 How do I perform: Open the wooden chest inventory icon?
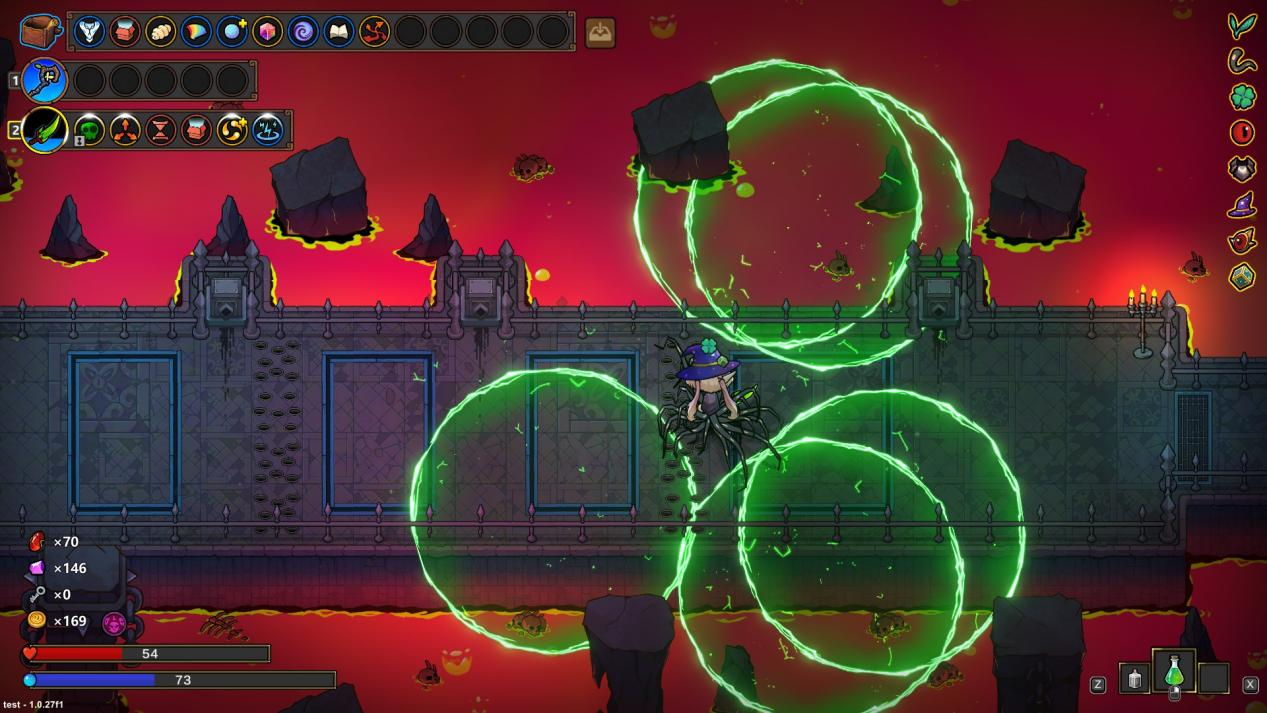click(40, 31)
